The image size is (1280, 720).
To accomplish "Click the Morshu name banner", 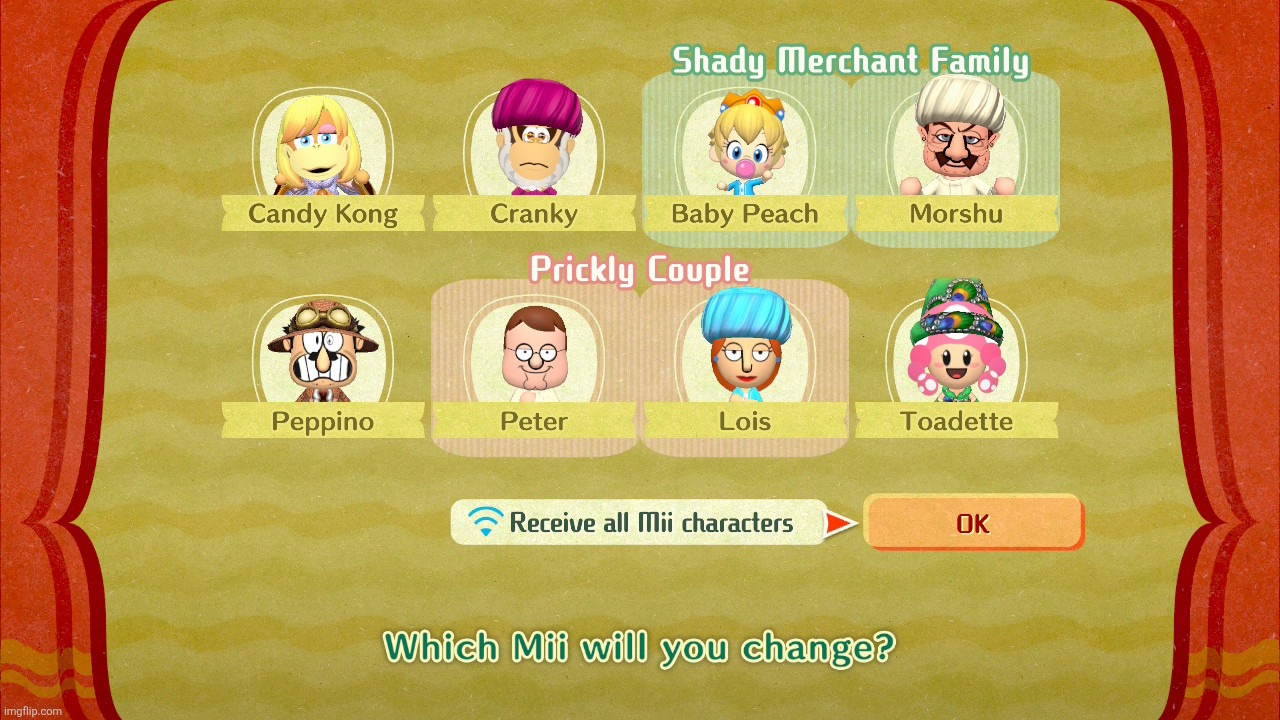I will pyautogui.click(x=956, y=213).
